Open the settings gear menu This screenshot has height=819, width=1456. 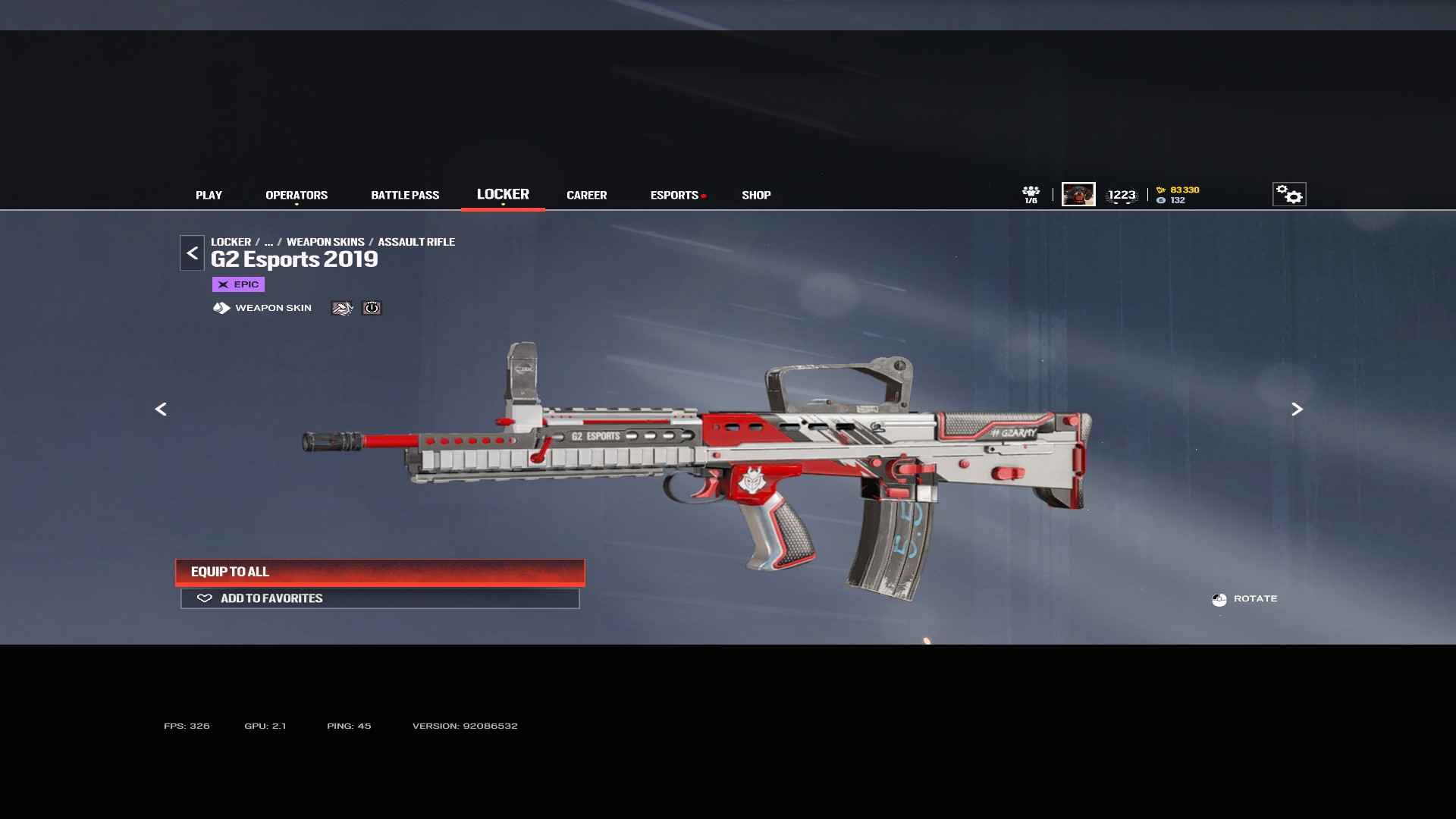1288,194
